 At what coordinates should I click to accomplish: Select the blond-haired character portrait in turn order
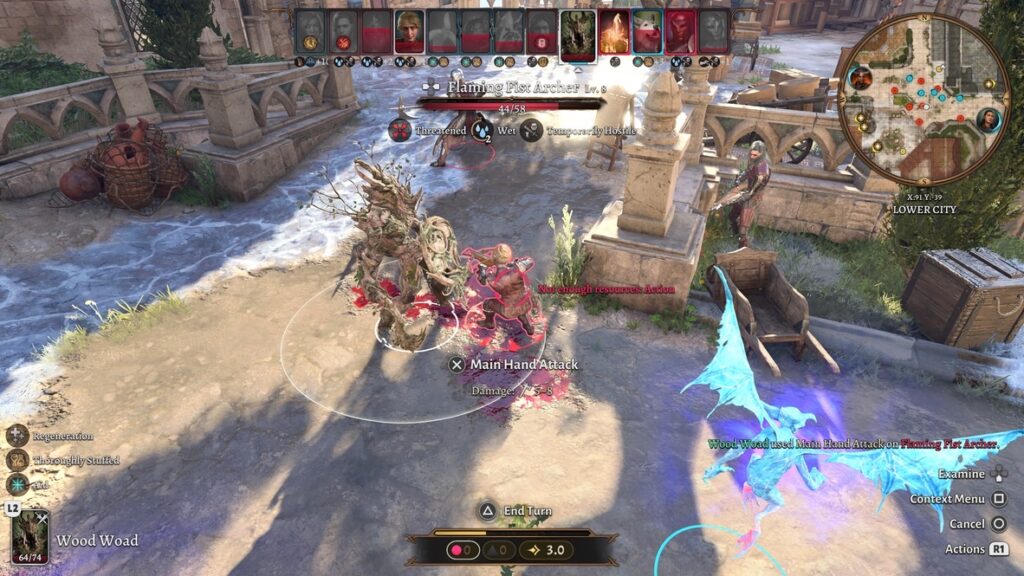pyautogui.click(x=409, y=32)
